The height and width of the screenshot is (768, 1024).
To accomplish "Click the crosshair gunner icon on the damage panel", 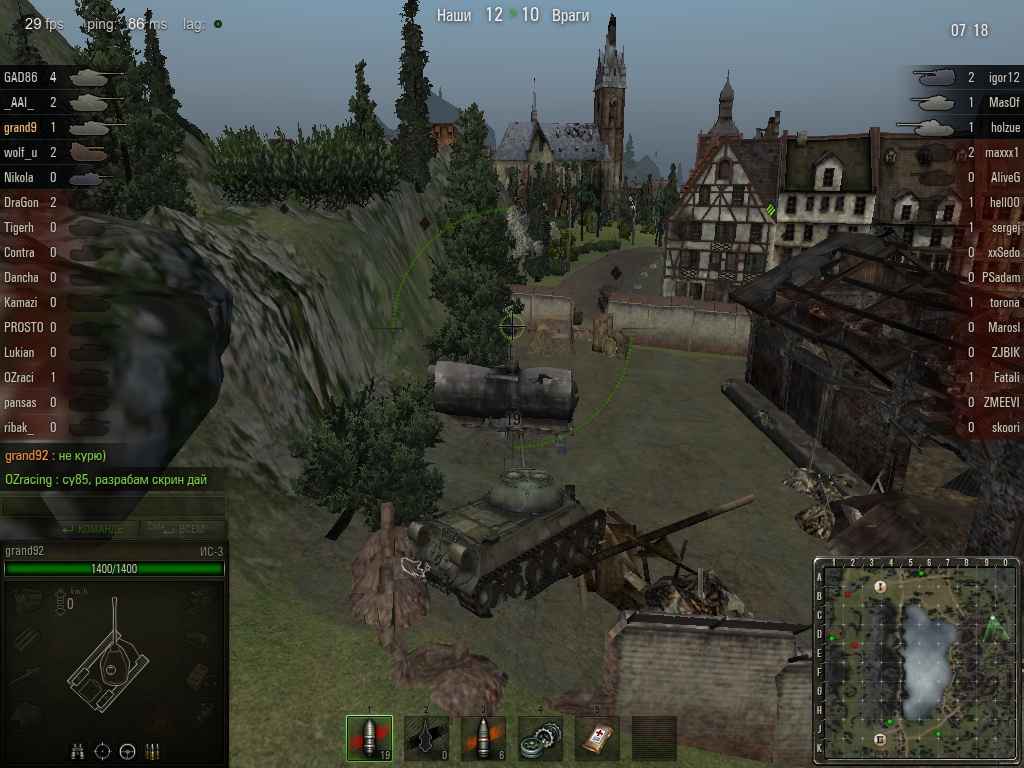I will (x=103, y=751).
